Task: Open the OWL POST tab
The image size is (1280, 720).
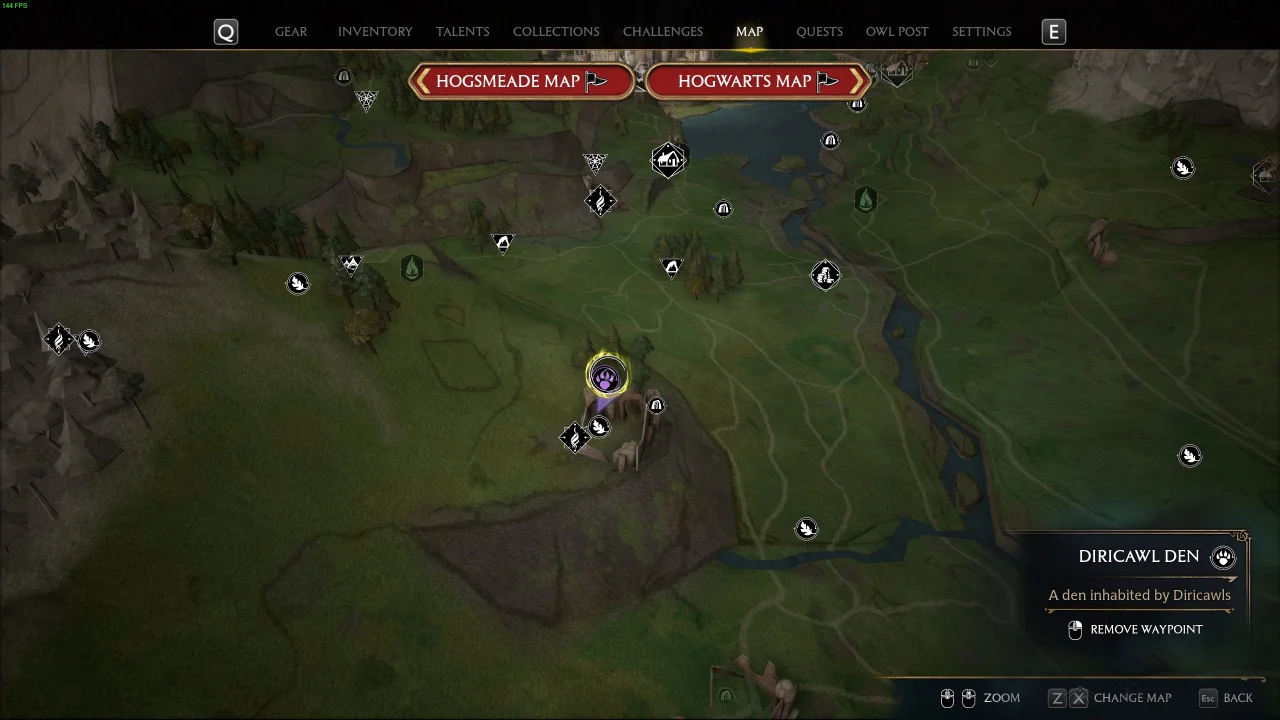Action: tap(897, 31)
